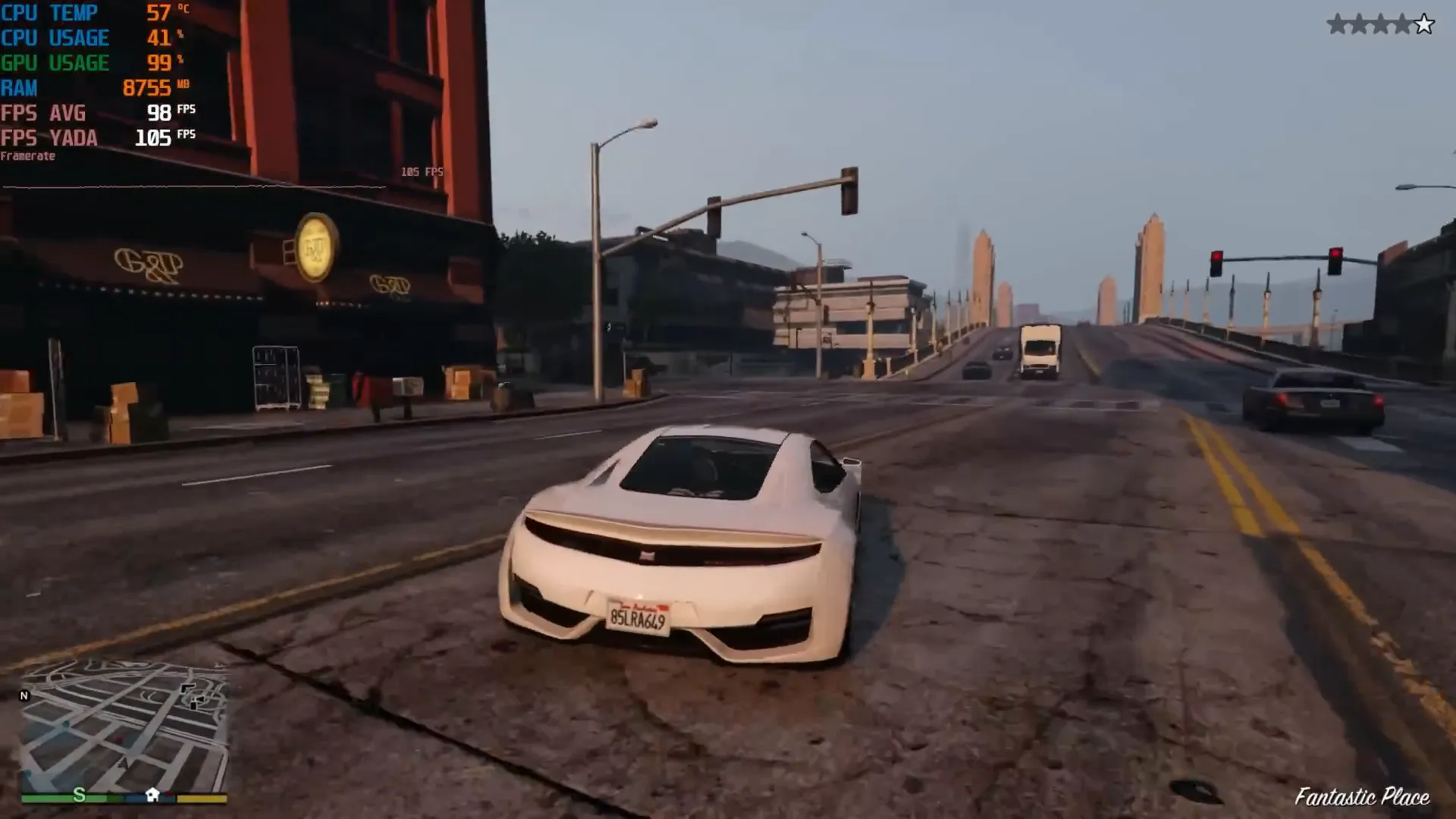Screen dimensions: 1456x819
Task: Open the FPS YADA readout details
Action: pyautogui.click(x=49, y=138)
